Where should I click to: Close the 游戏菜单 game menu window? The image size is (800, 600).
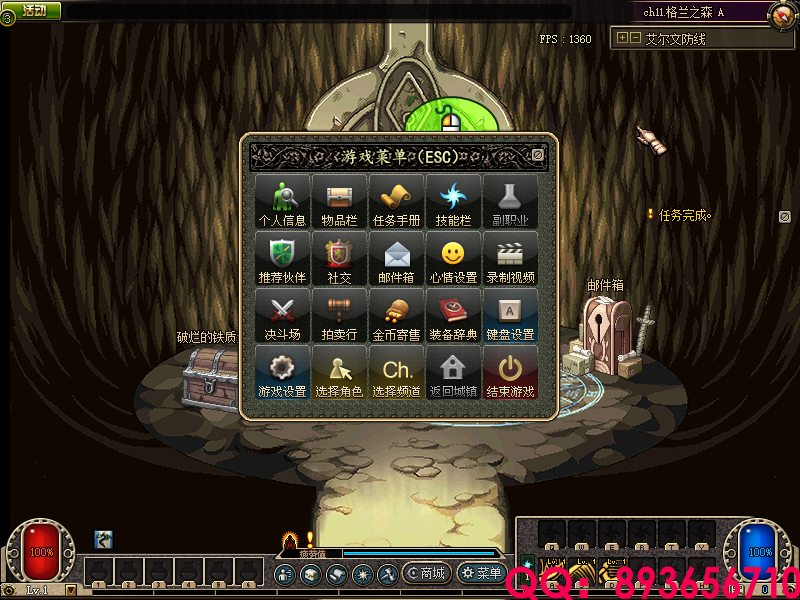[x=538, y=155]
